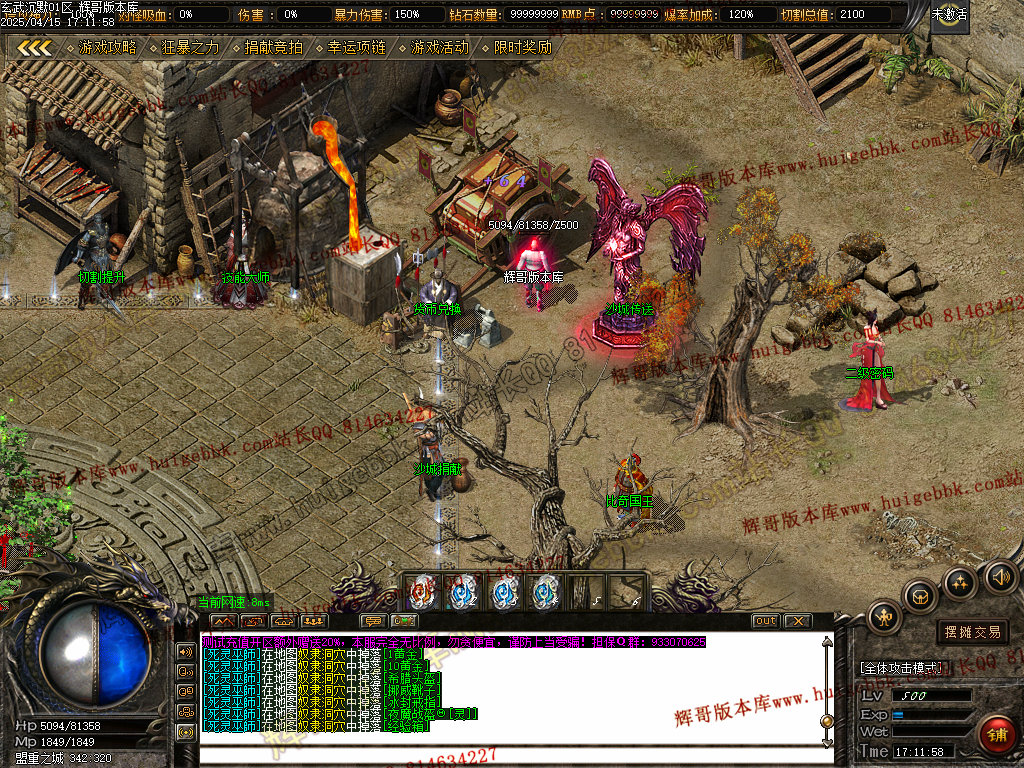Open the character figure icon

coord(885,617)
